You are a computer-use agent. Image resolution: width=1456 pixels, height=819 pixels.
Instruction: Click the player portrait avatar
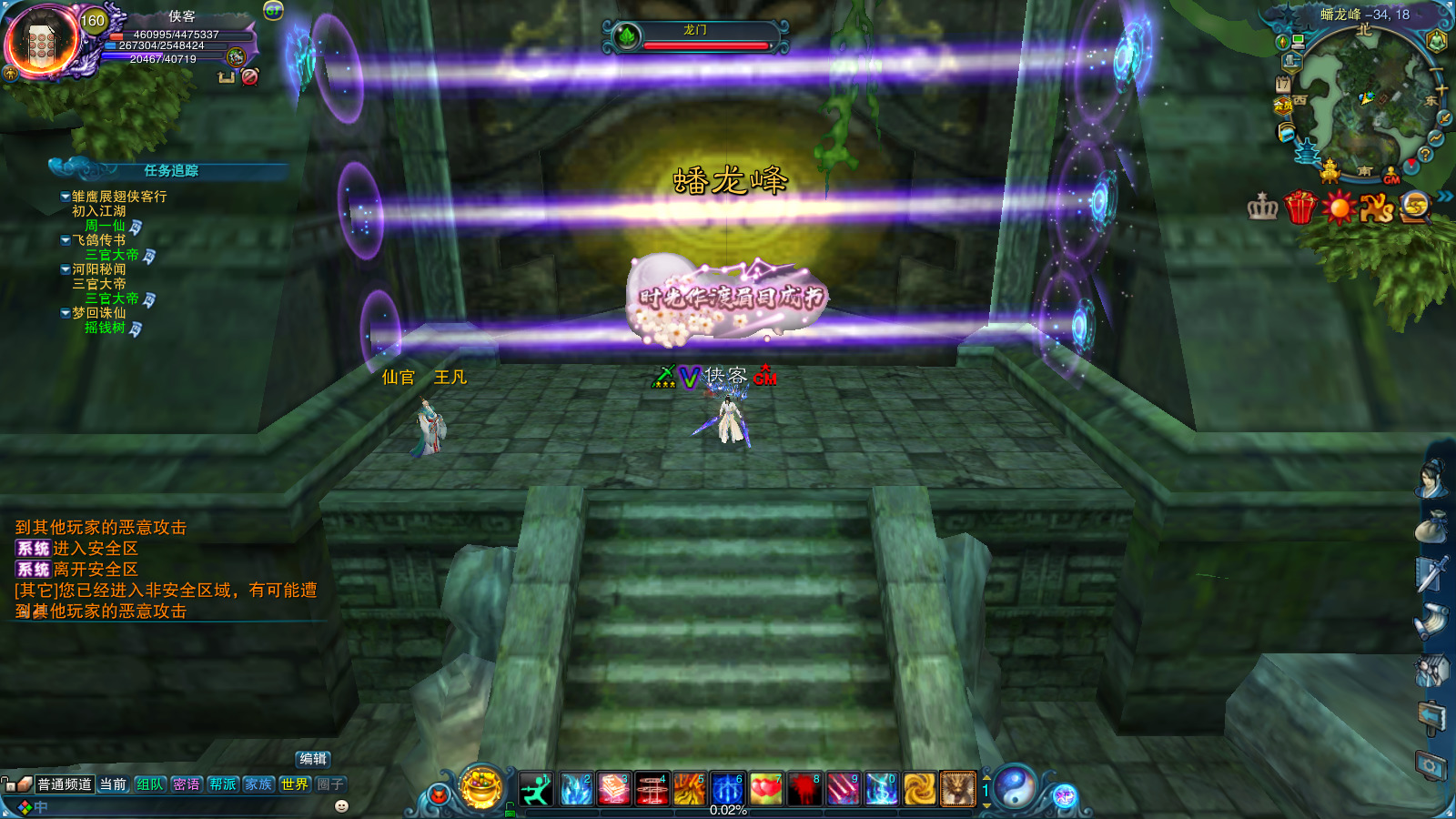[42, 42]
